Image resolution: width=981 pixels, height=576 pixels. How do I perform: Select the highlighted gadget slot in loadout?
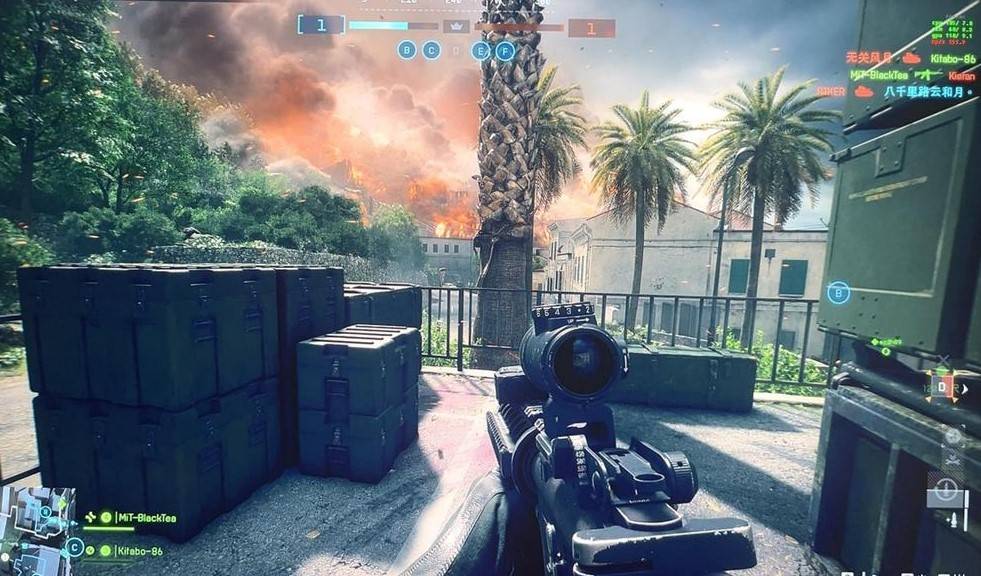click(x=945, y=493)
